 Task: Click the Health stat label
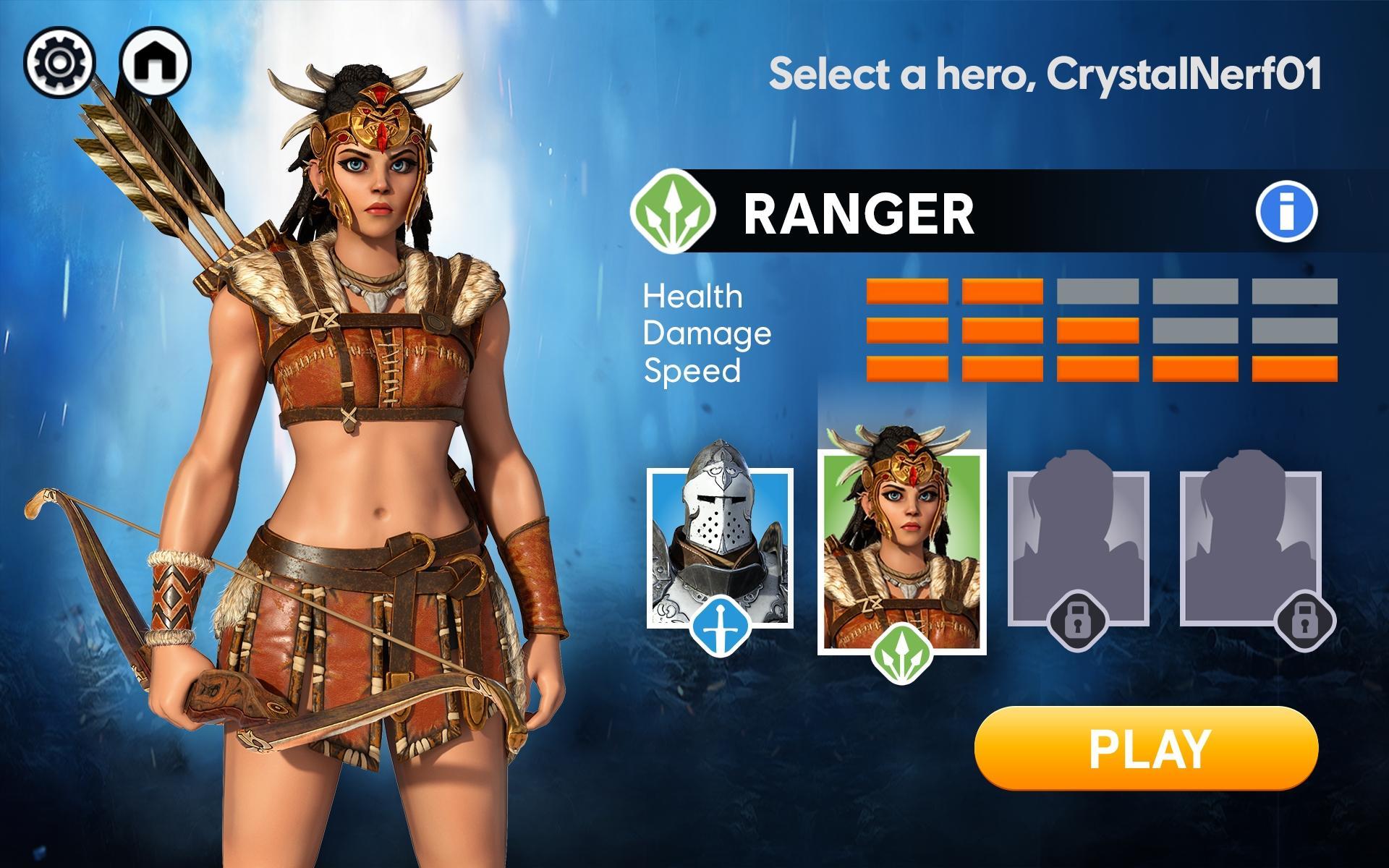click(692, 297)
